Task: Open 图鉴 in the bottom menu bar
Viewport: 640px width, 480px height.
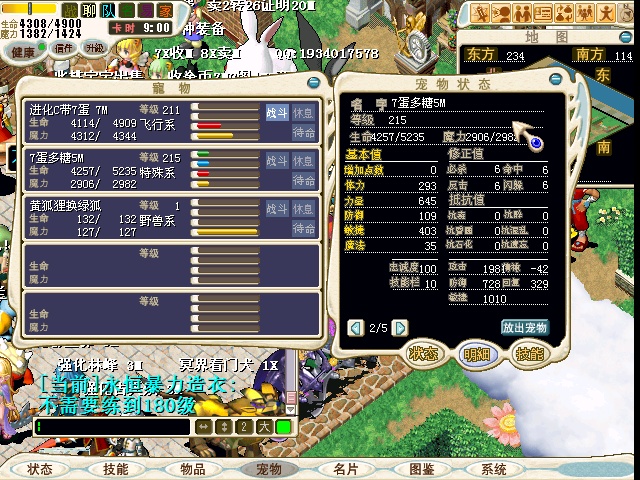Action: pos(422,469)
